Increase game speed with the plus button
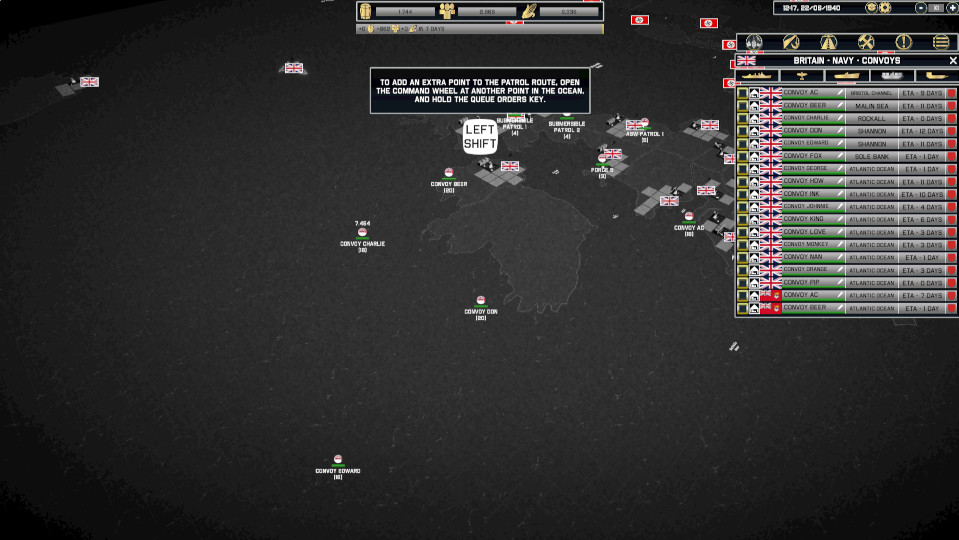959x540 pixels. click(951, 8)
